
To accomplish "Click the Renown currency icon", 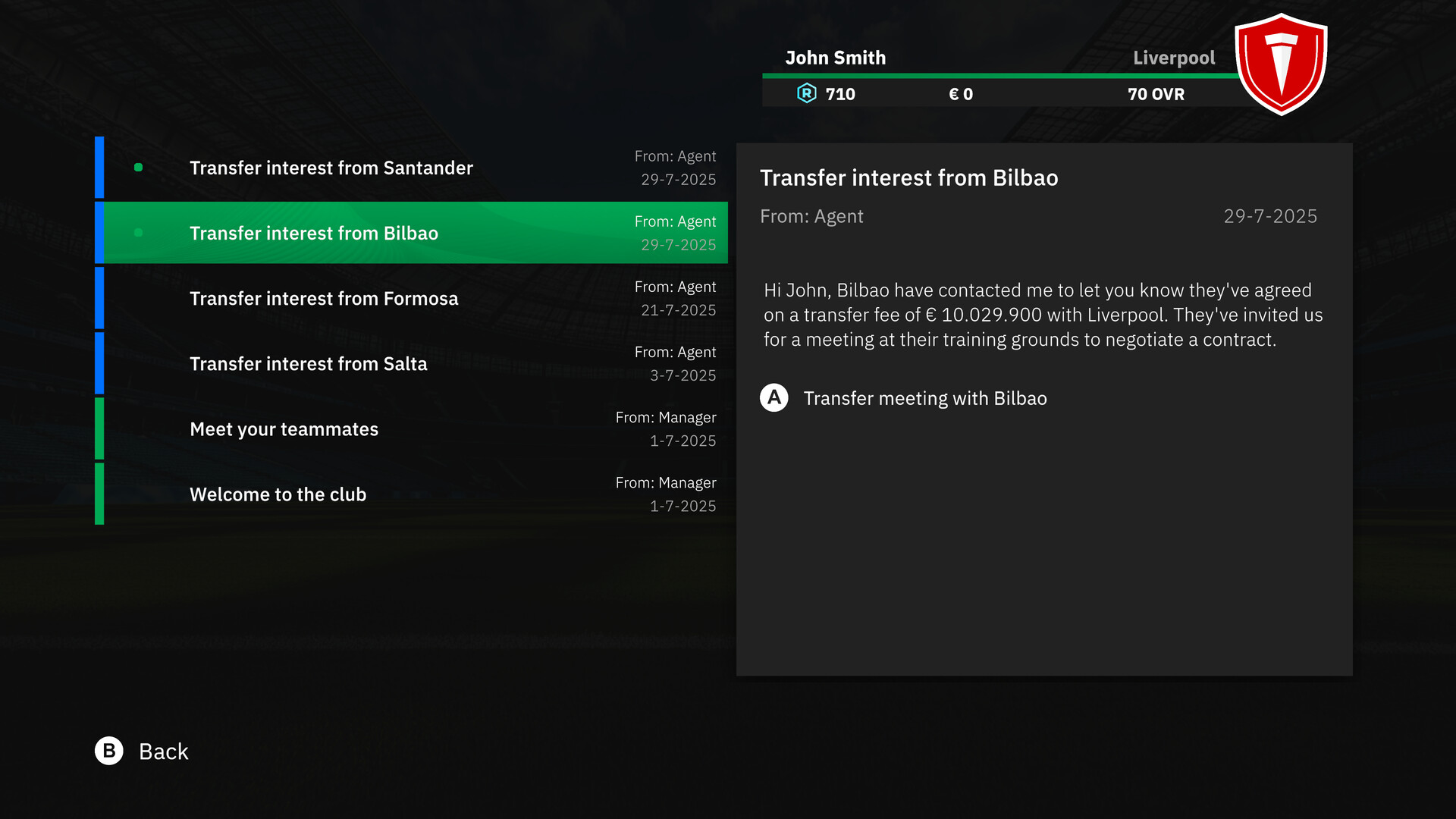I will point(808,94).
